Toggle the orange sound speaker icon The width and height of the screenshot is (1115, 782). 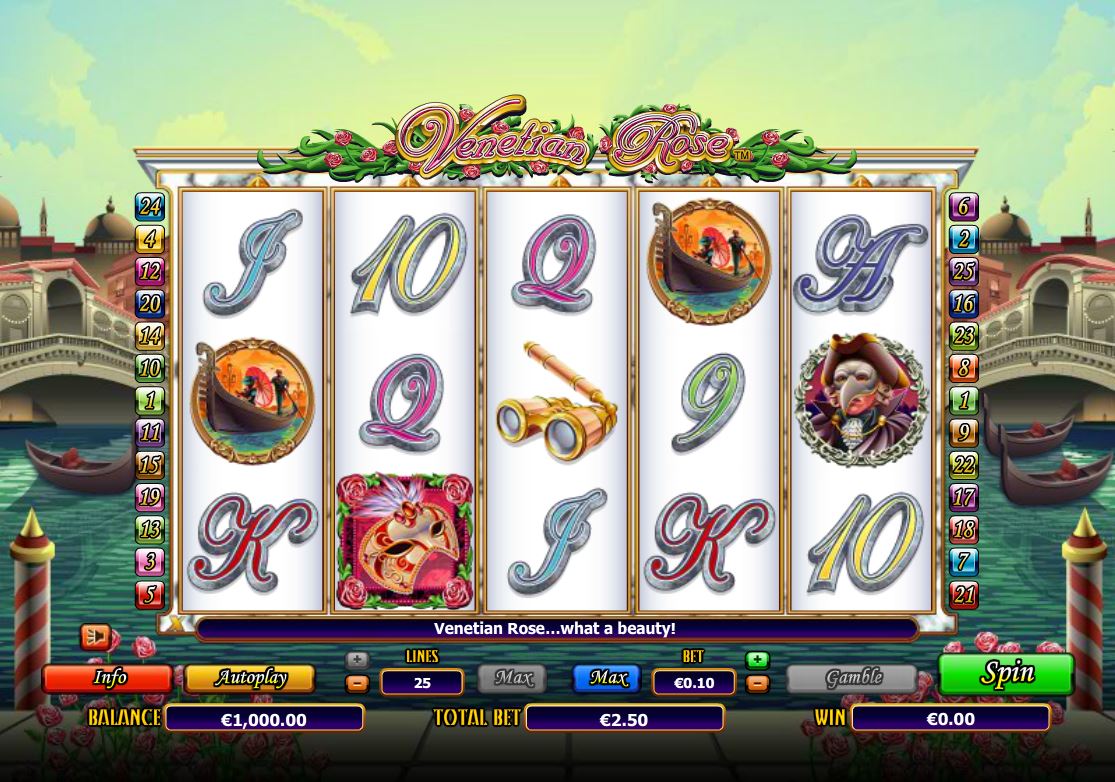(x=95, y=636)
